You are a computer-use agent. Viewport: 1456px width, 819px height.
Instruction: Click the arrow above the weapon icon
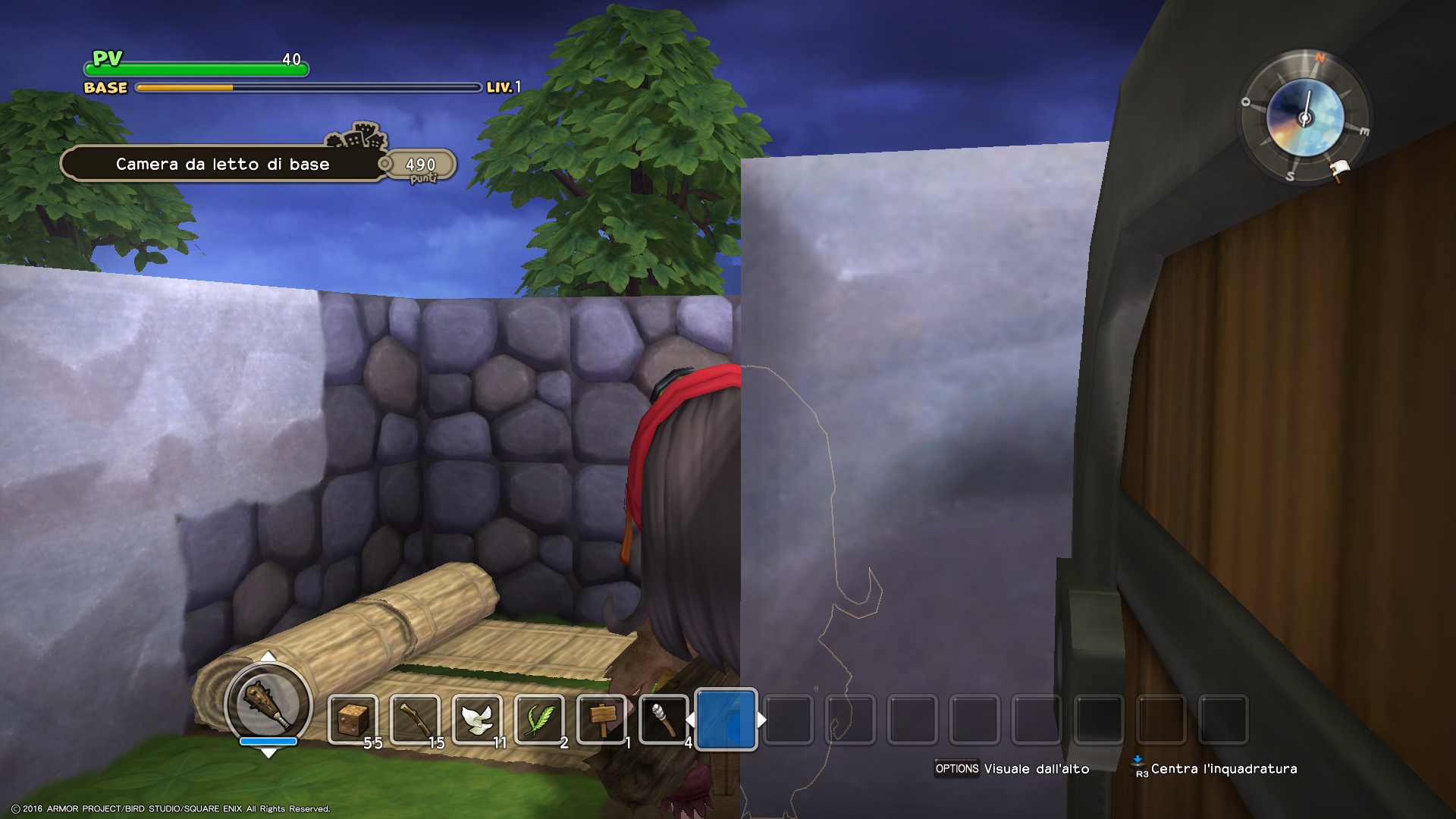(x=268, y=656)
